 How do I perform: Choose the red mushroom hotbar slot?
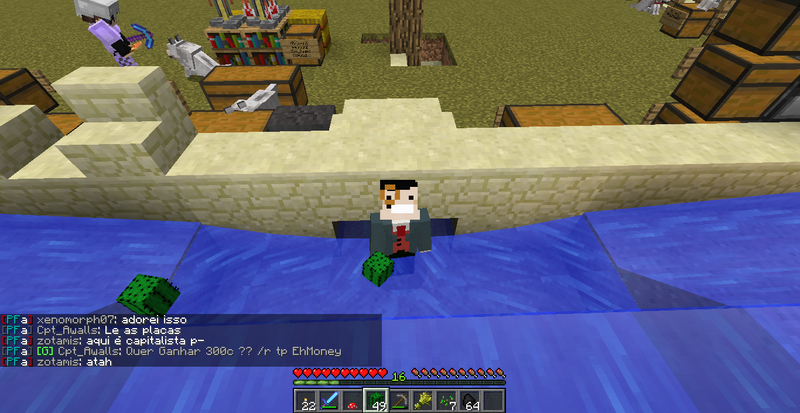tap(353, 400)
